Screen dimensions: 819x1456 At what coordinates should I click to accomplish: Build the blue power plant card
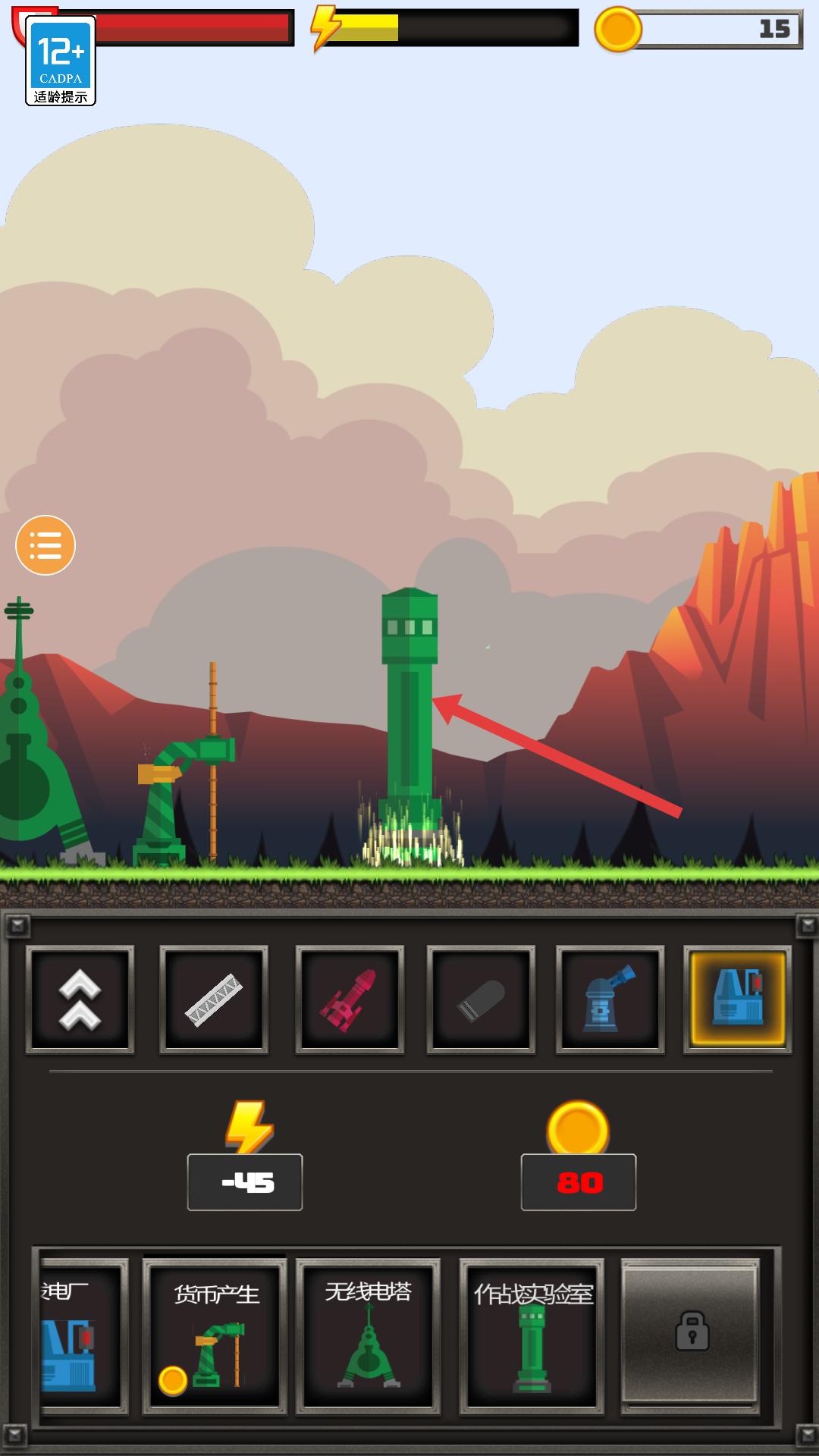pyautogui.click(x=81, y=1336)
